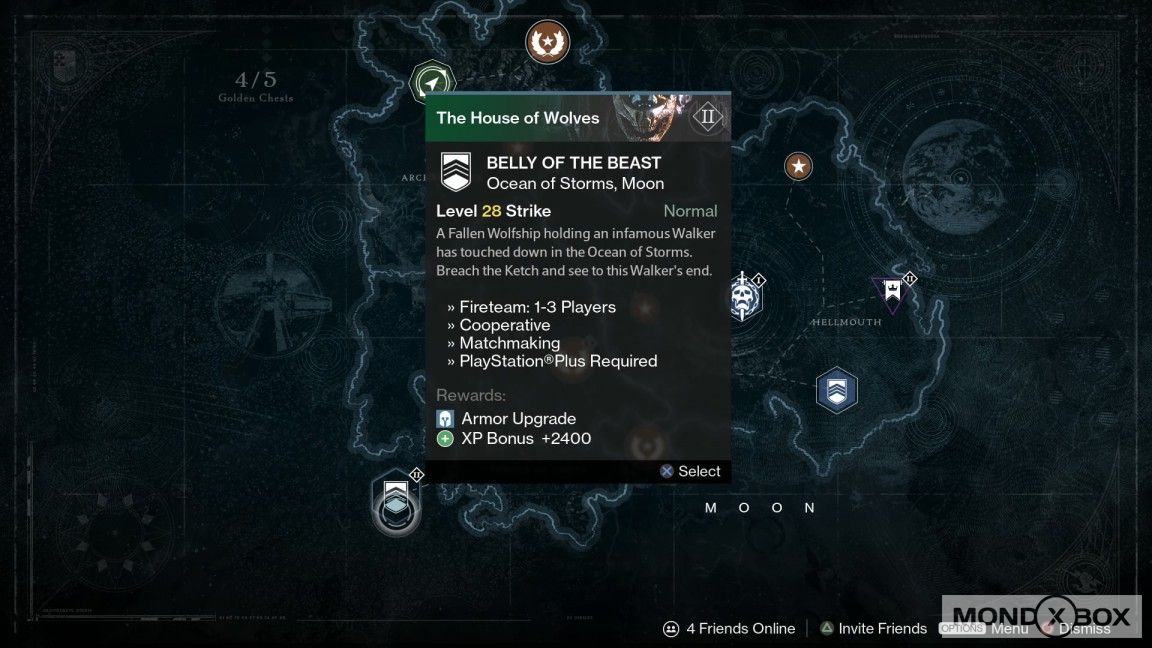Select the skull activity marker
Image resolution: width=1152 pixels, height=648 pixels.
(742, 297)
